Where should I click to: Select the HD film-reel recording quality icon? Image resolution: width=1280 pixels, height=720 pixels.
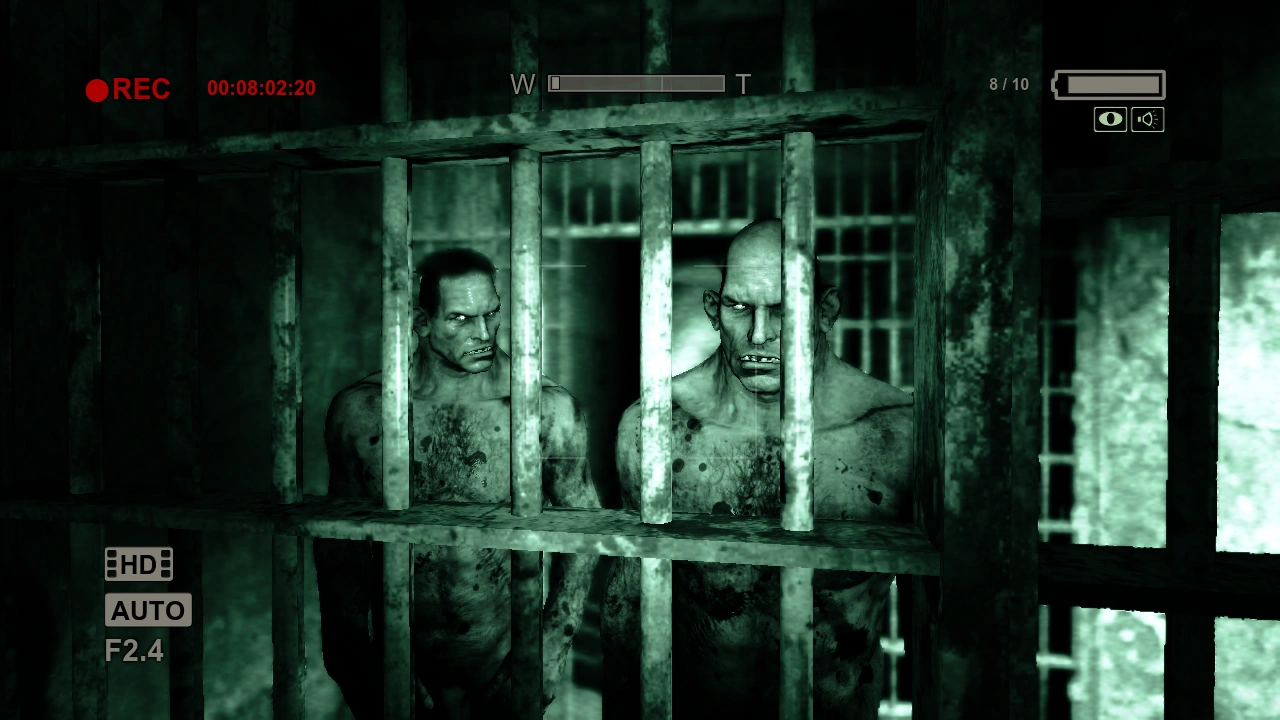tap(137, 564)
